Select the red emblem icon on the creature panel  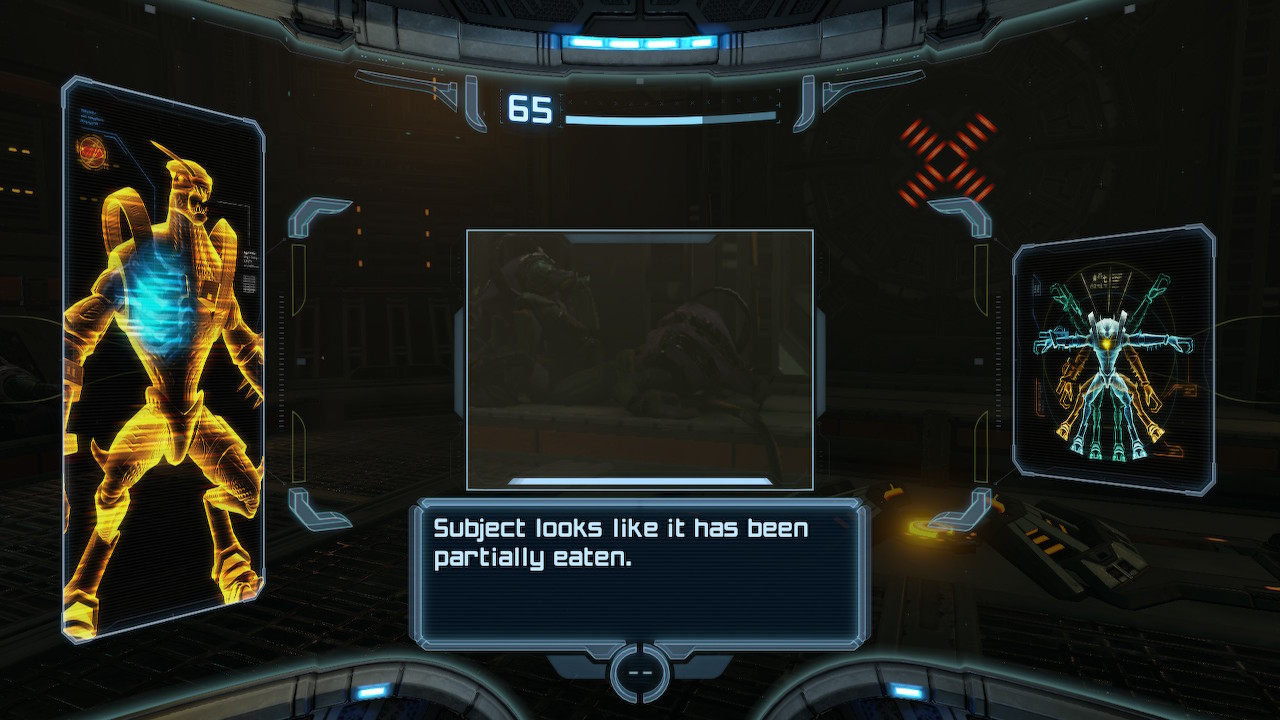91,150
